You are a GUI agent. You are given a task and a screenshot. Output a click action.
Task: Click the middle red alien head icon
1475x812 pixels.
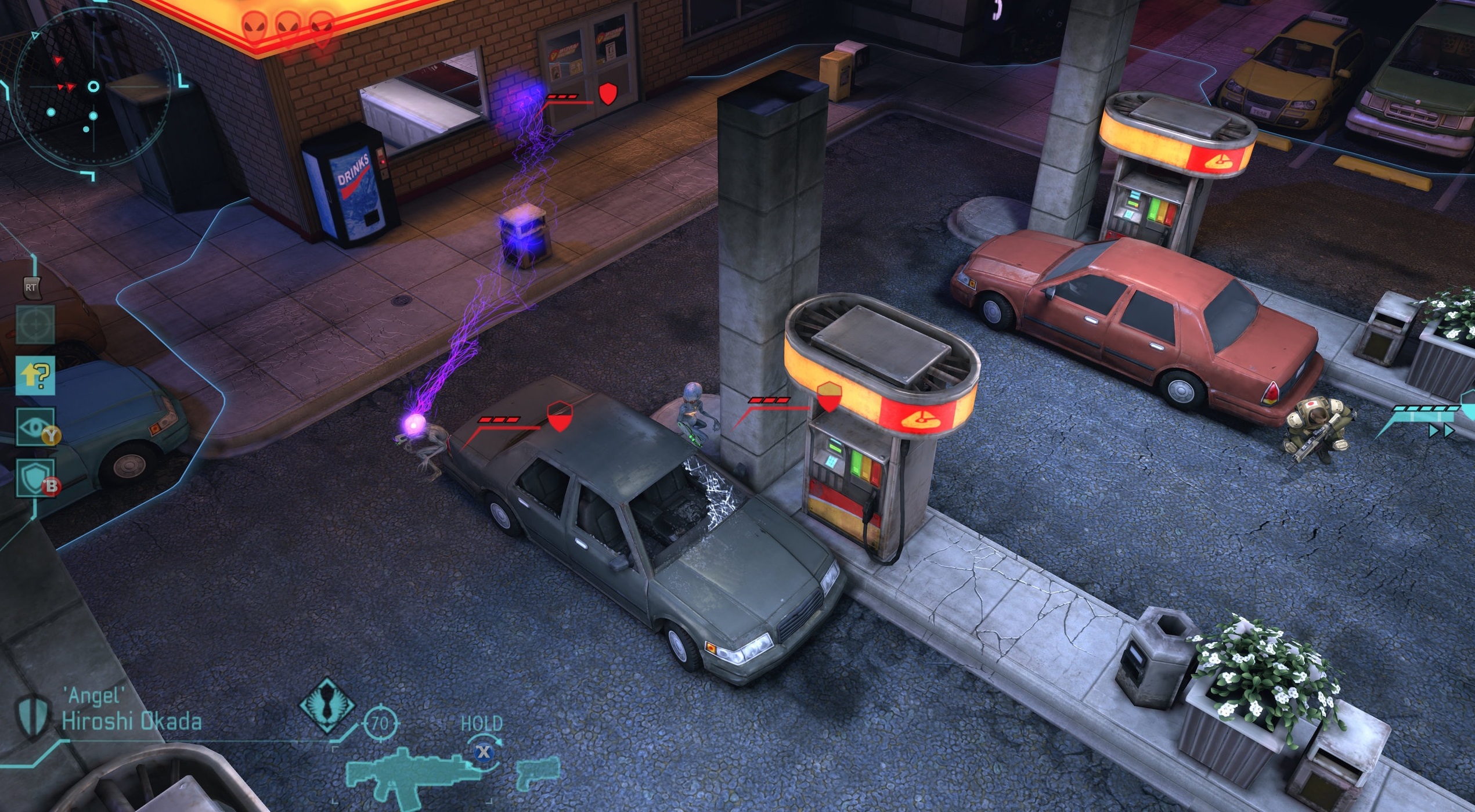click(x=287, y=25)
